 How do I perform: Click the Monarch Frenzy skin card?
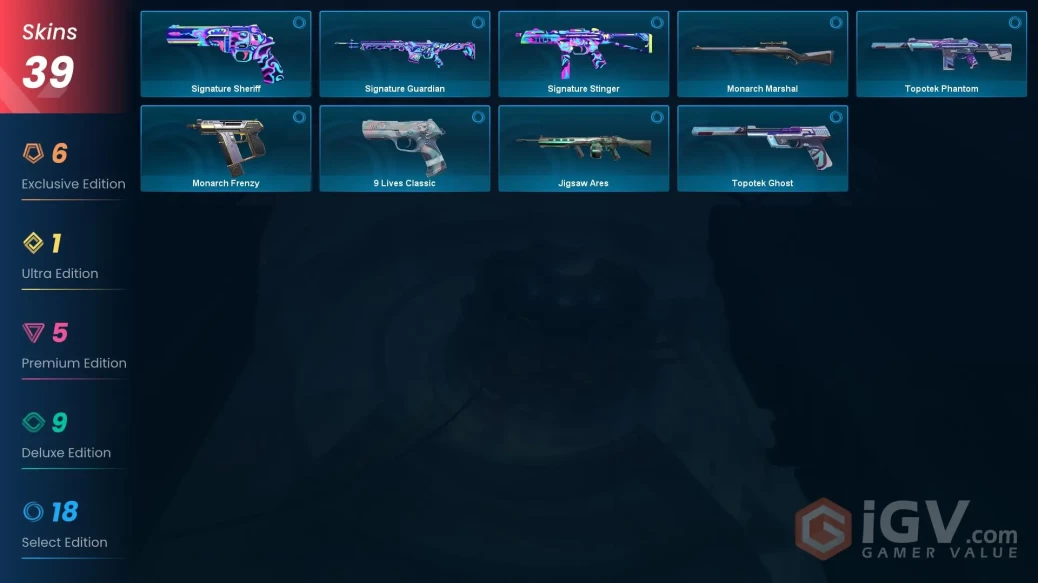[x=226, y=148]
